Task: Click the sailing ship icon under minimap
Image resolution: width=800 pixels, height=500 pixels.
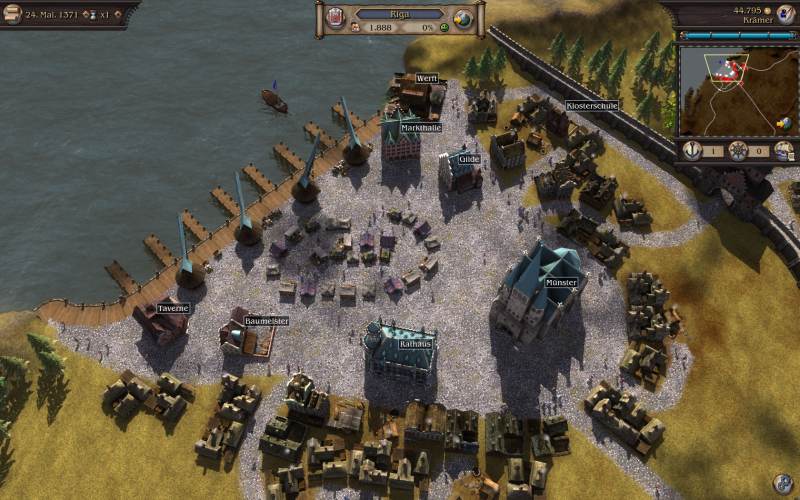Action: [x=784, y=150]
